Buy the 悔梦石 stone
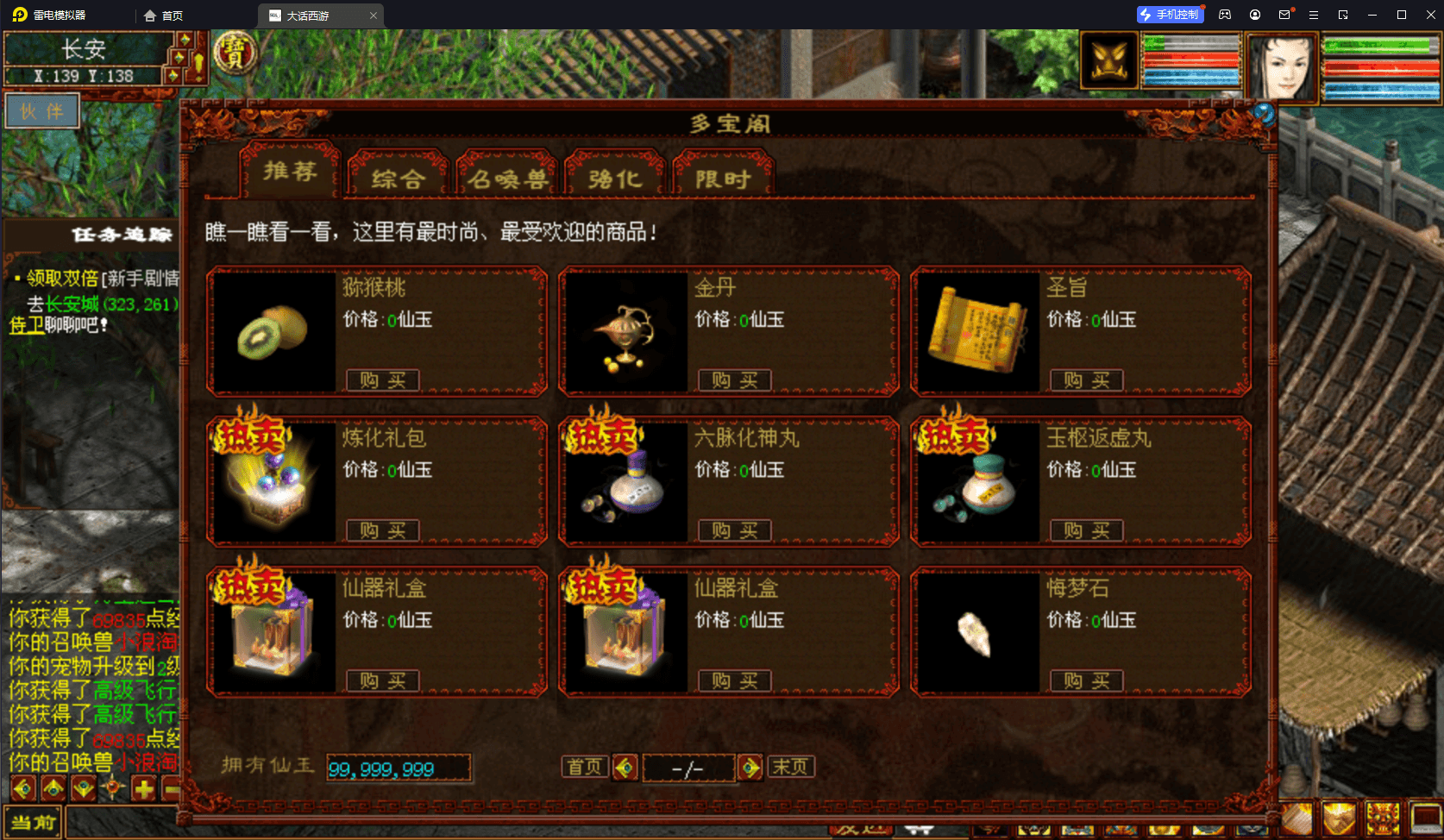The image size is (1444, 840). pyautogui.click(x=1086, y=680)
